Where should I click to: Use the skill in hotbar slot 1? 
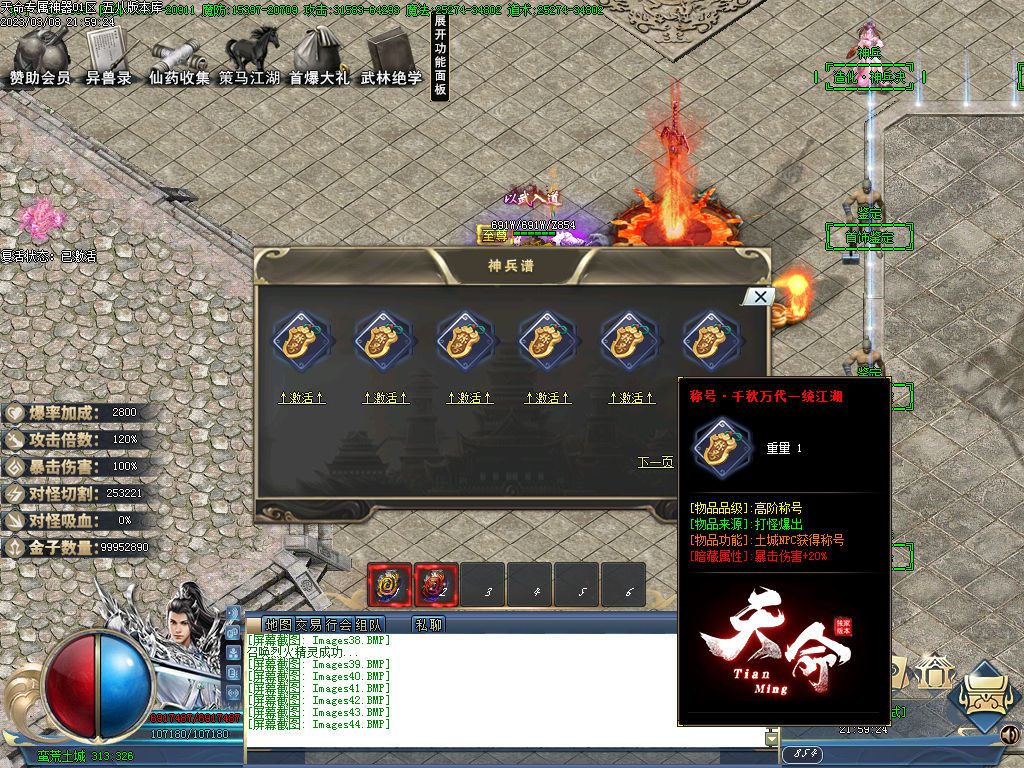pos(389,585)
